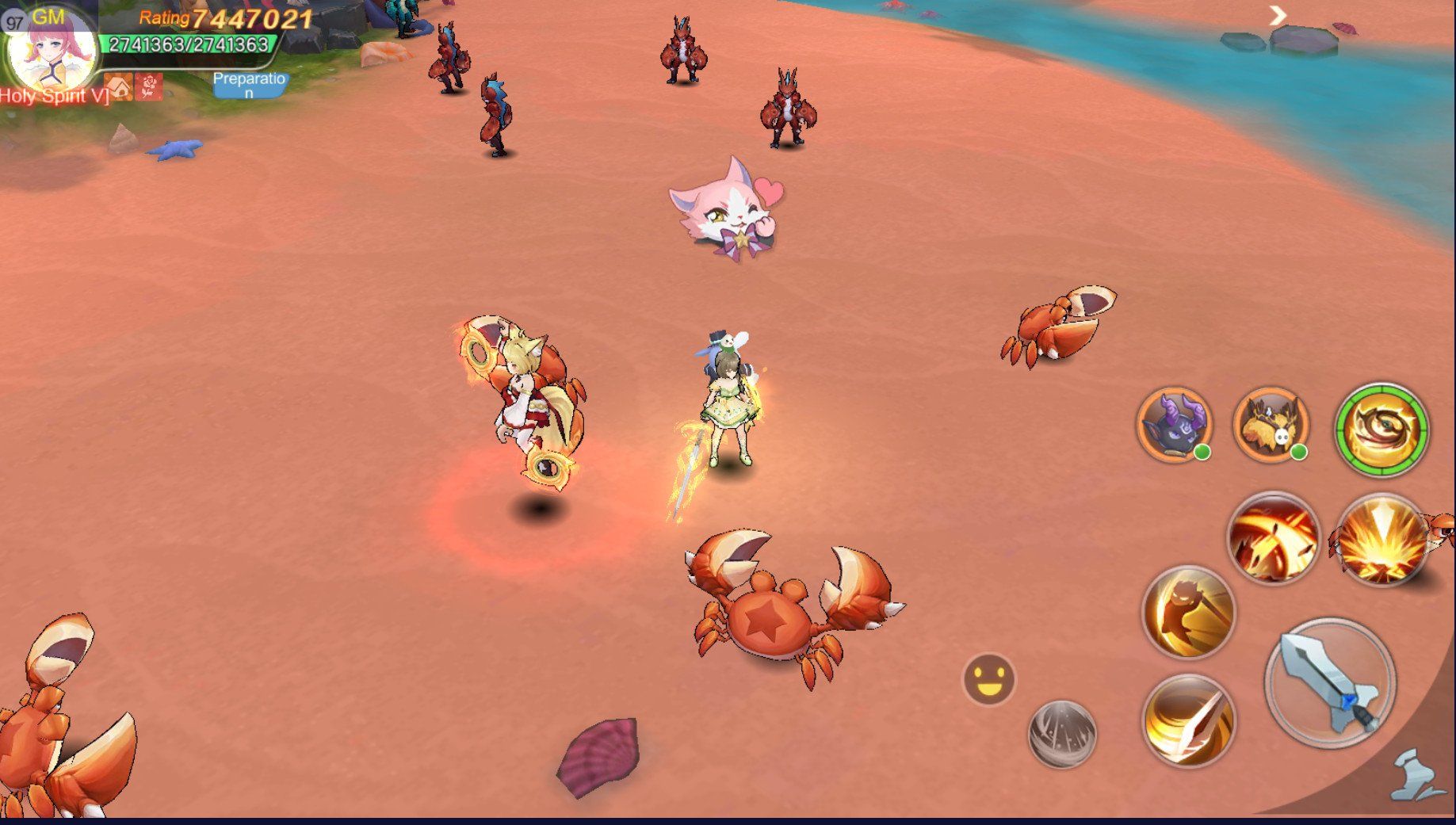Summon the golden antlered pet
This screenshot has width=1456, height=825.
click(x=1270, y=424)
